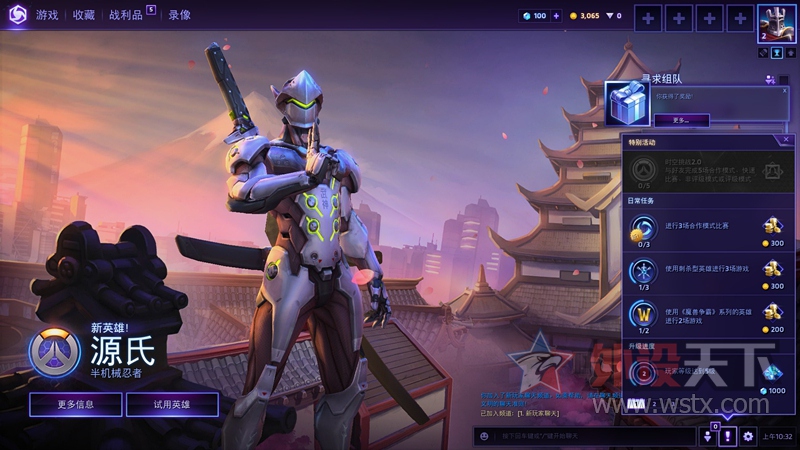Image resolution: width=800 pixels, height=450 pixels.
Task: Open the player profile portrait
Action: pyautogui.click(x=772, y=21)
